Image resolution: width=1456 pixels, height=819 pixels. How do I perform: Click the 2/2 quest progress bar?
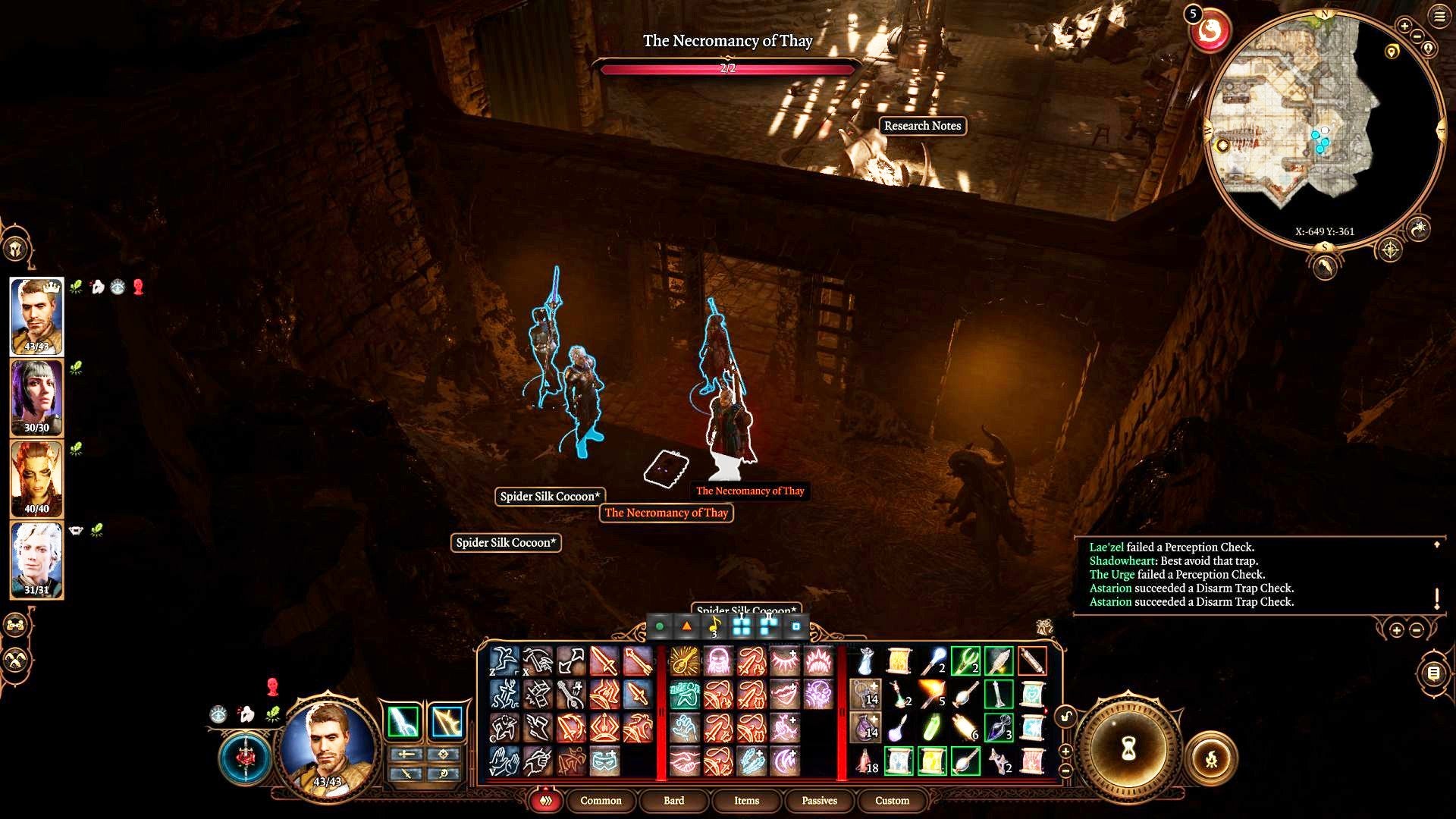(x=728, y=69)
